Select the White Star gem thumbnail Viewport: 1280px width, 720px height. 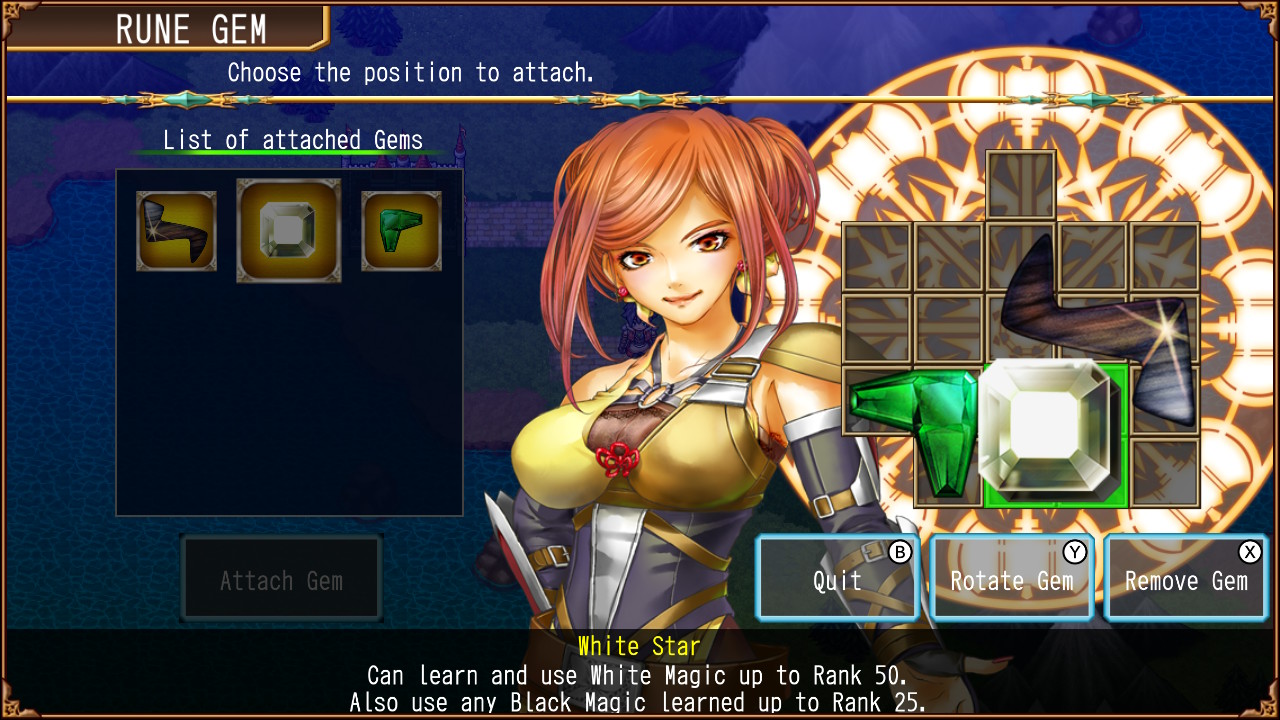tap(288, 228)
